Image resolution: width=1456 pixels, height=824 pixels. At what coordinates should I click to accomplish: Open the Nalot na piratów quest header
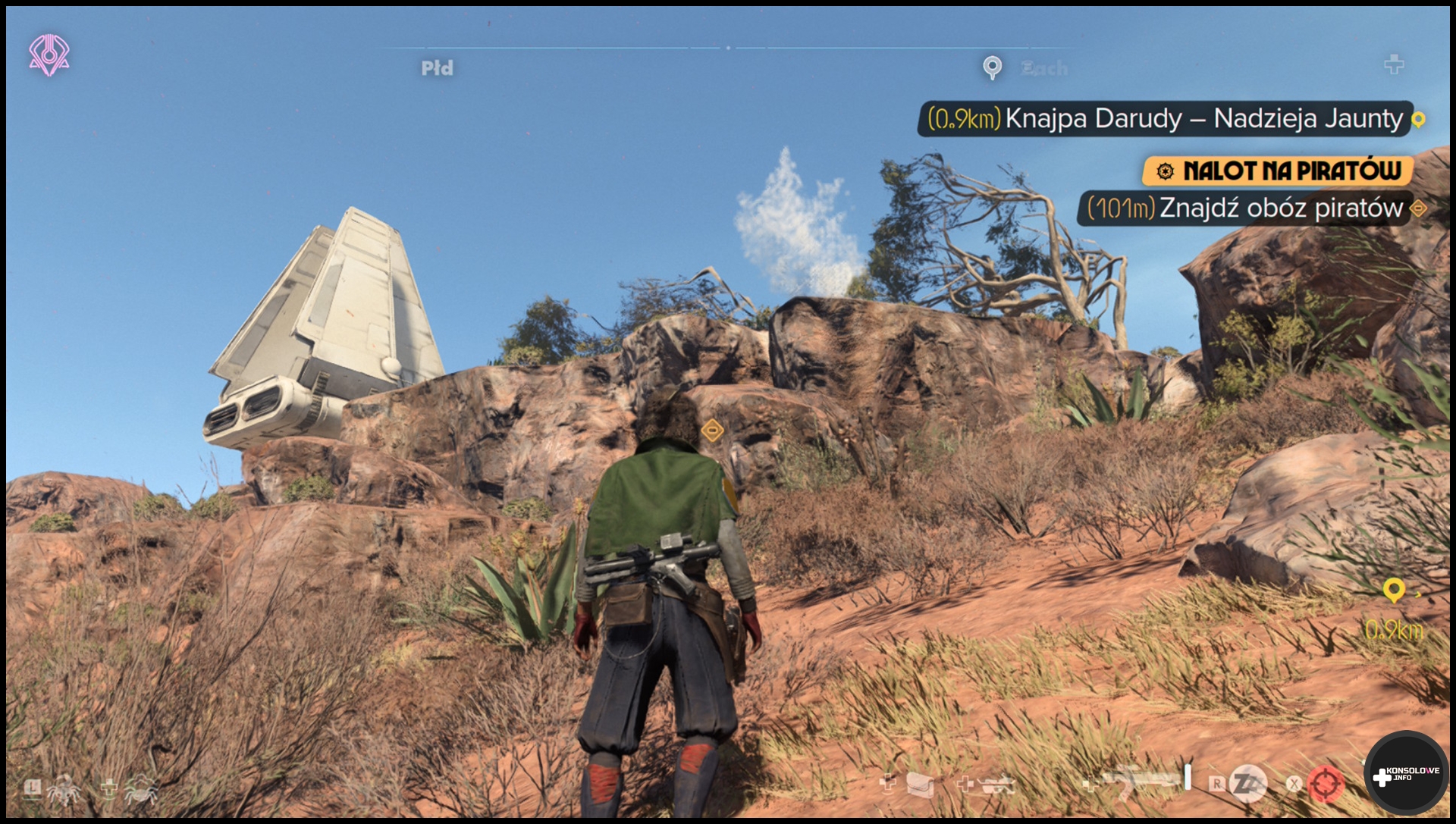click(x=1278, y=171)
